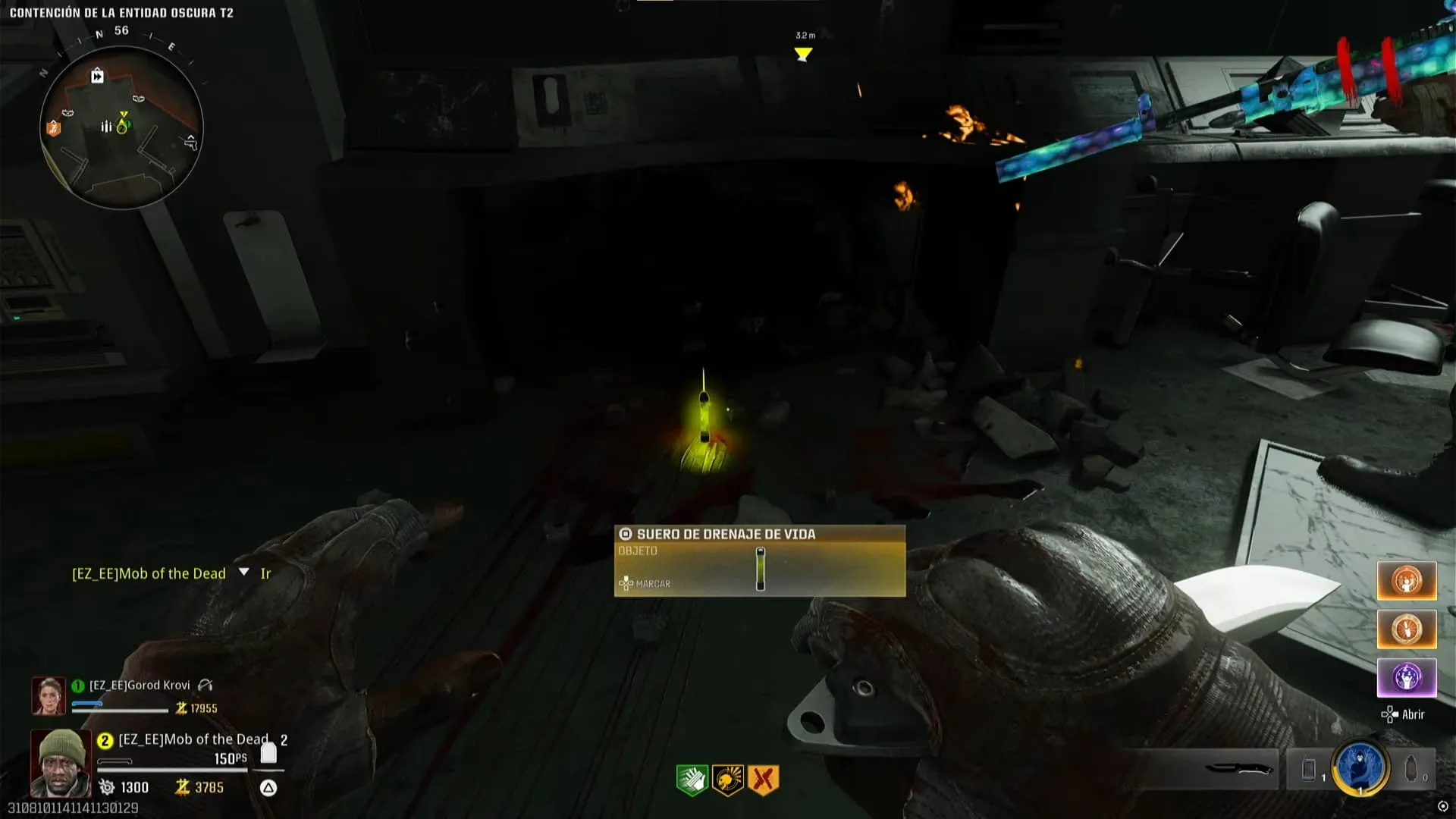Viewport: 1456px width, 819px height.
Task: Select the top orange gobblegum slot
Action: (x=1406, y=581)
